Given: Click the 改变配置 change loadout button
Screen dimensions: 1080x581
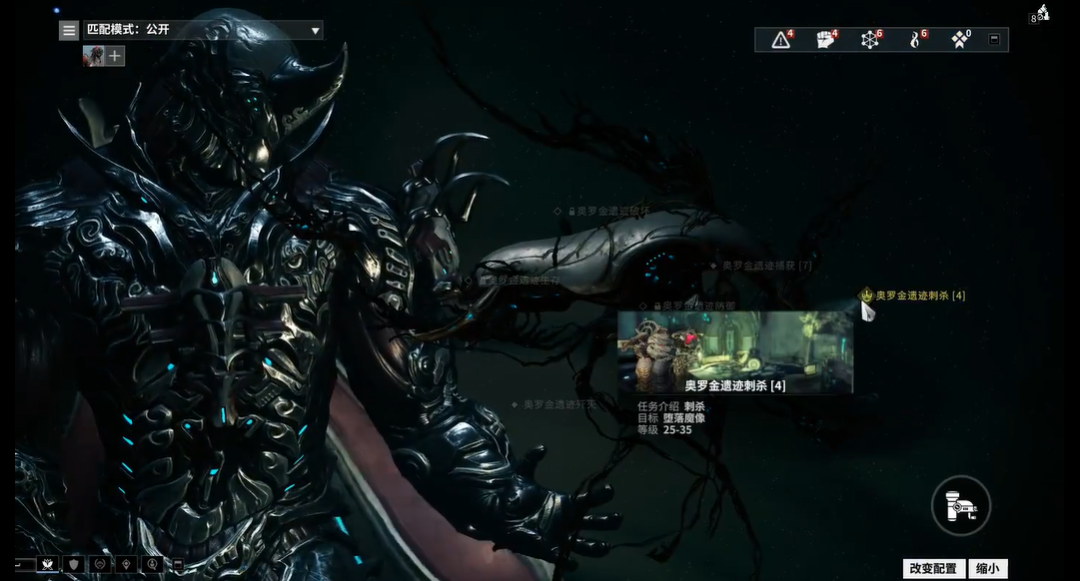Looking at the screenshot, I should (x=933, y=568).
